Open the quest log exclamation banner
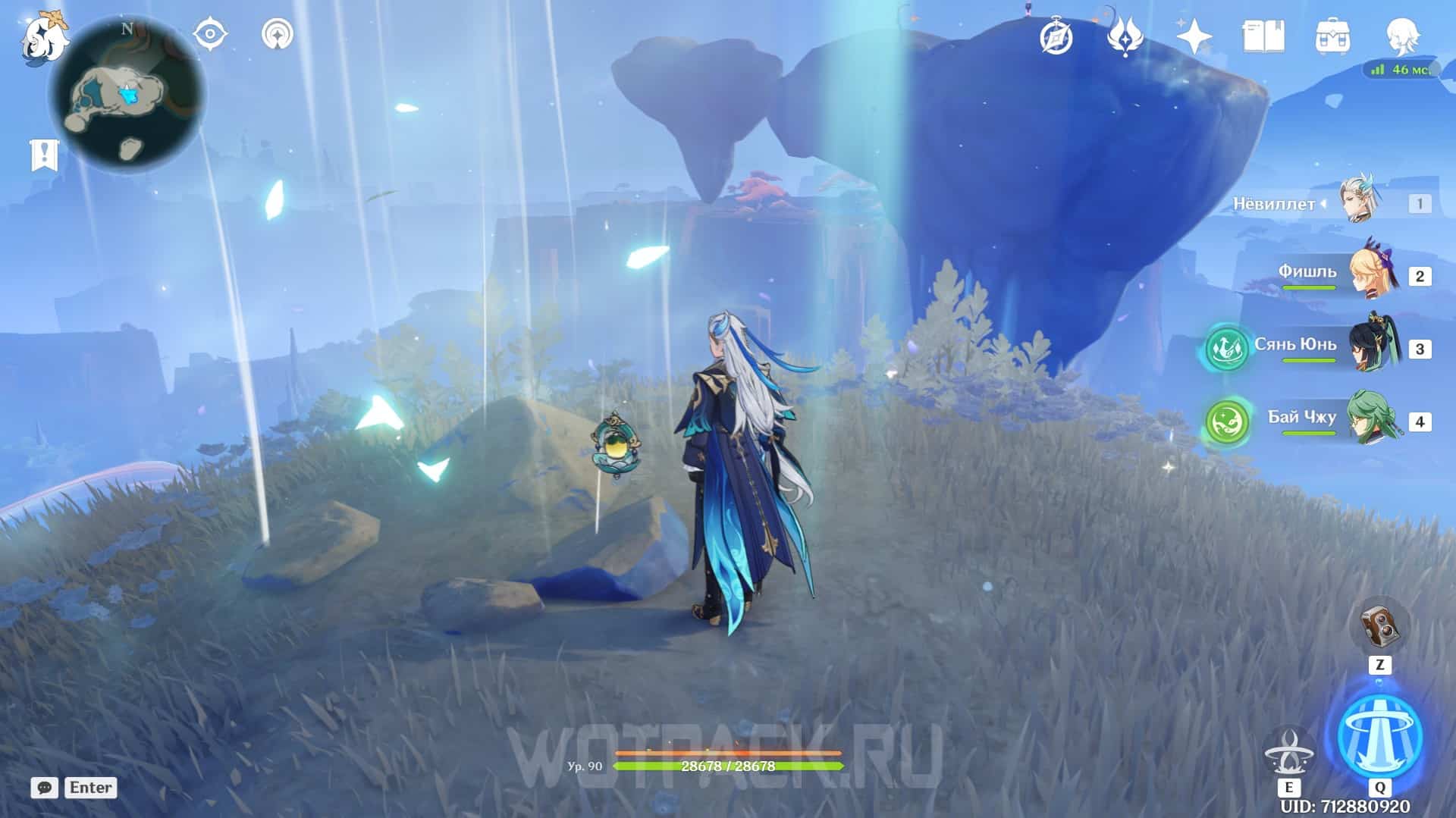Screen dimensions: 1456x818 (x=44, y=155)
